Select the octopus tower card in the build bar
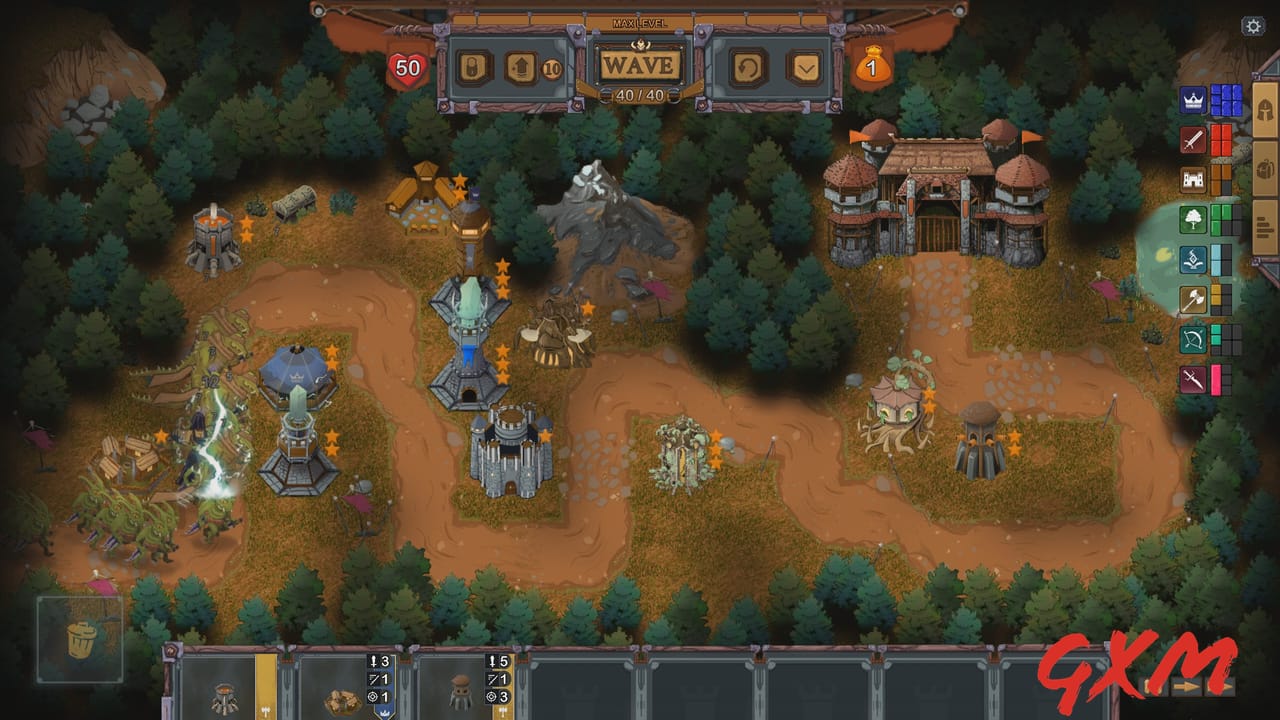Image resolution: width=1280 pixels, height=720 pixels. coord(460,690)
